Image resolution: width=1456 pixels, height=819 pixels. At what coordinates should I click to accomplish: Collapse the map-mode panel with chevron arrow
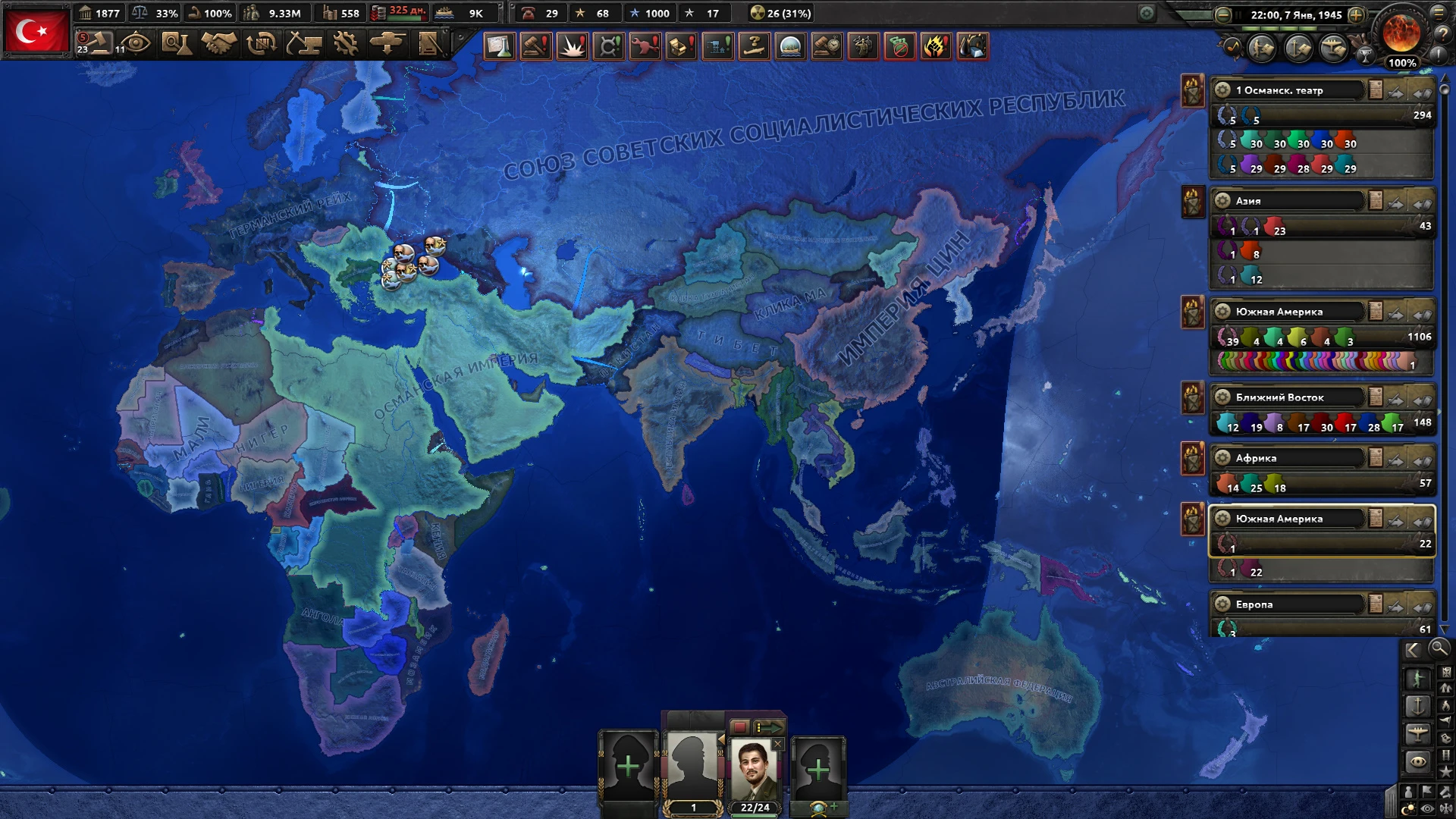coord(1411,650)
